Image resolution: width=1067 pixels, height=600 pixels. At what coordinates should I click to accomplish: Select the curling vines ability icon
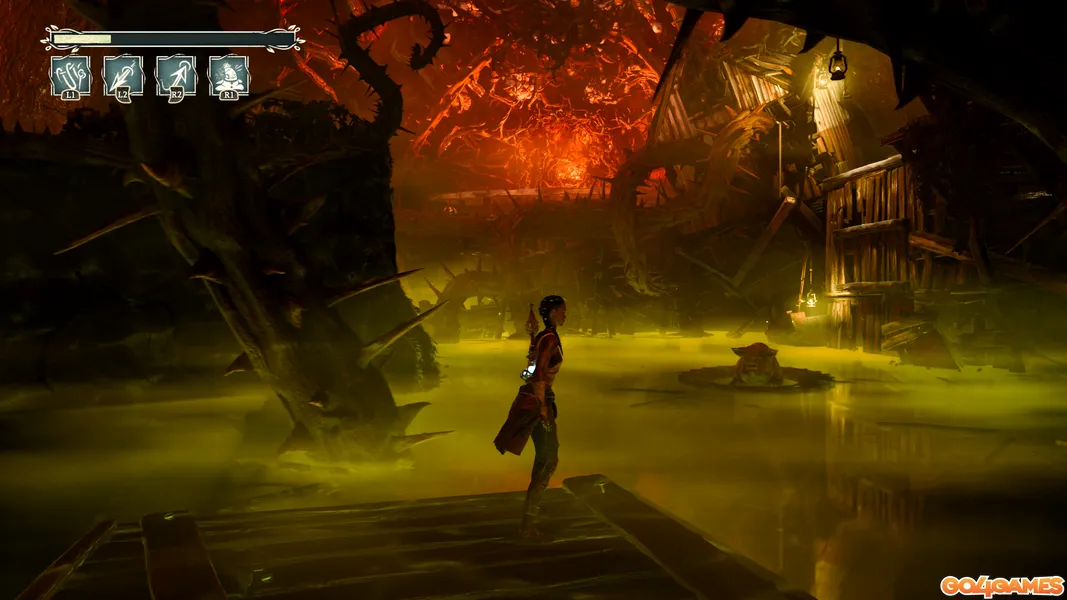[x=70, y=75]
